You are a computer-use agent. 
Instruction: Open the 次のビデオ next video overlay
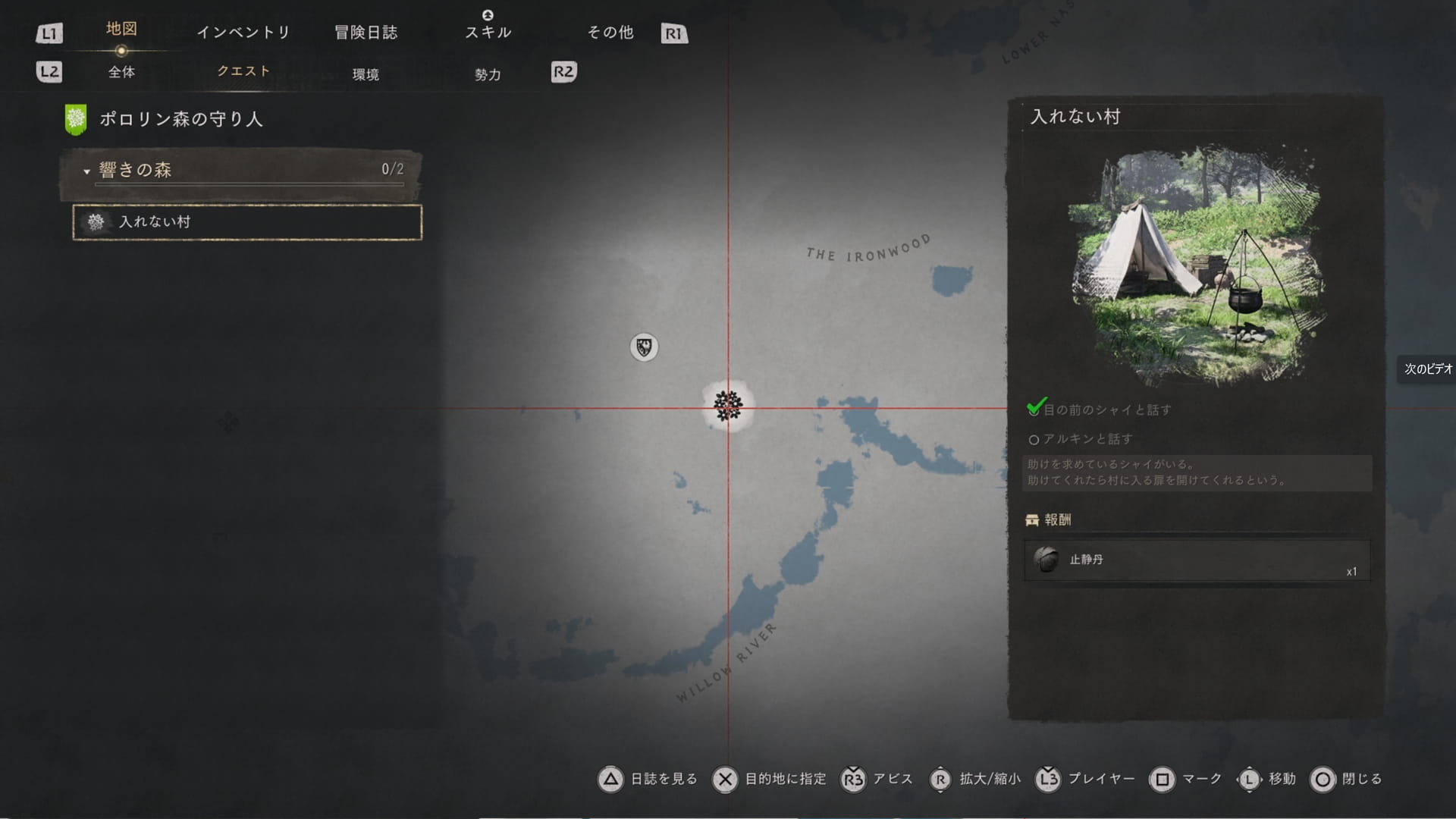[1427, 369]
